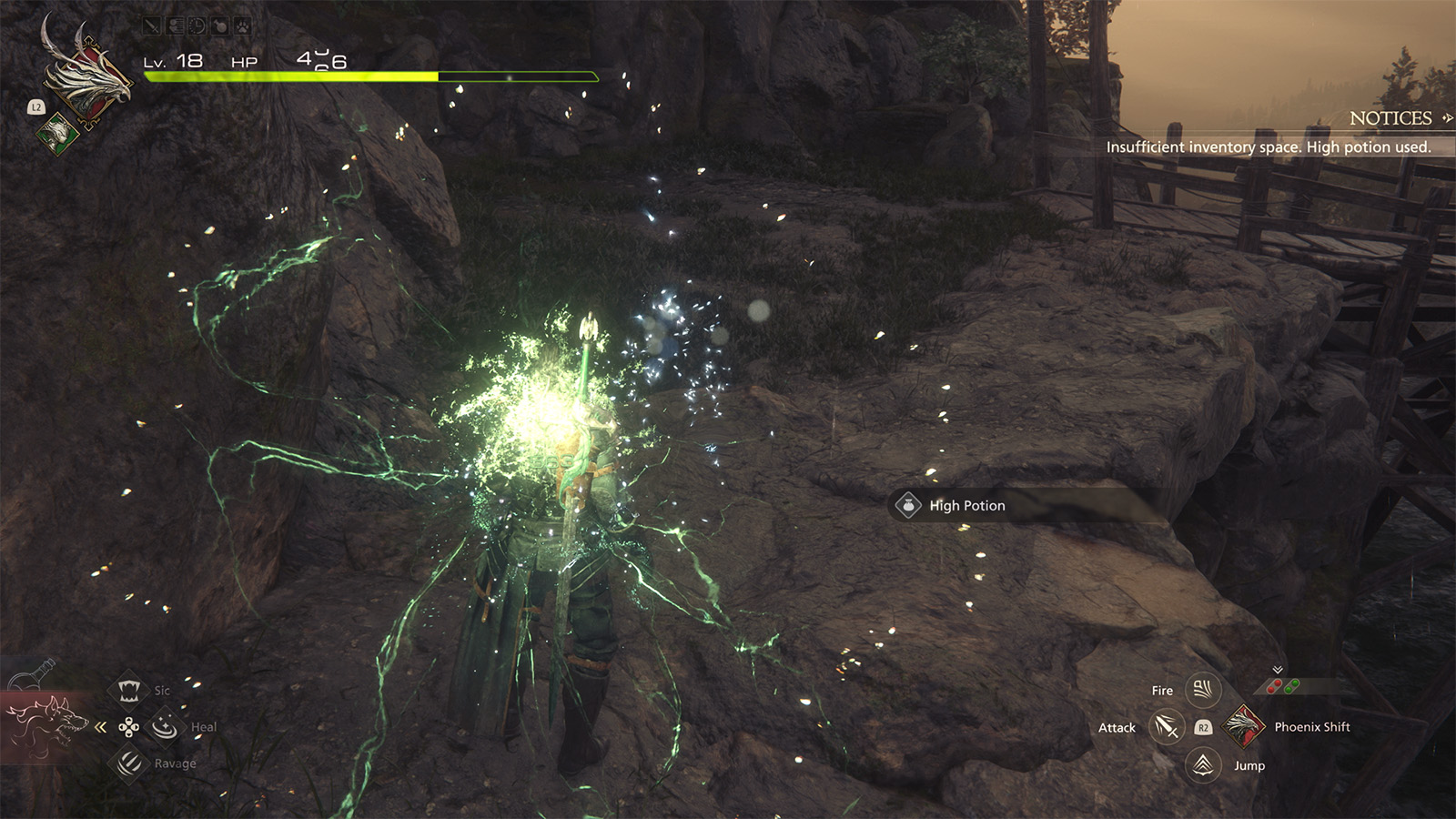Select the High Potion pickup notification
The width and height of the screenshot is (1456, 819).
[x=966, y=506]
